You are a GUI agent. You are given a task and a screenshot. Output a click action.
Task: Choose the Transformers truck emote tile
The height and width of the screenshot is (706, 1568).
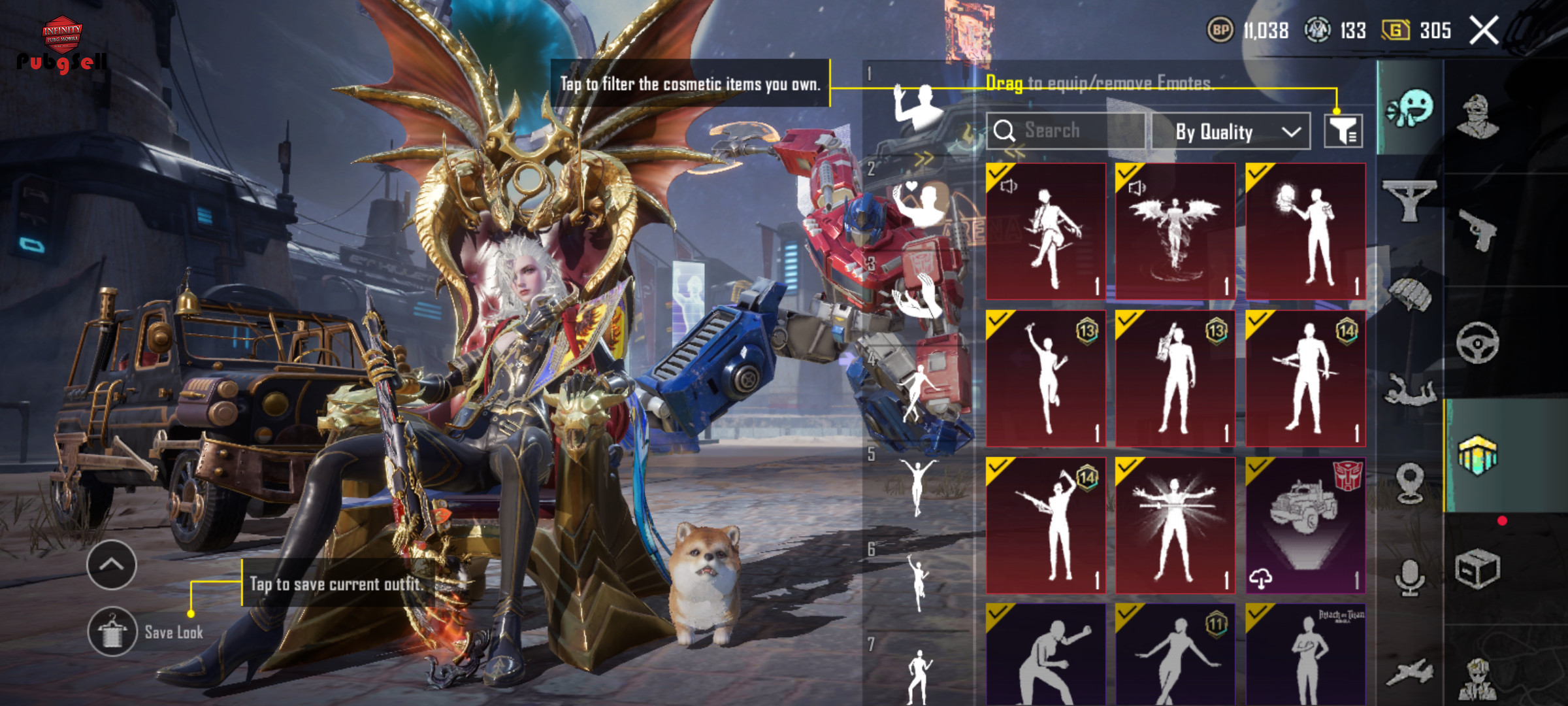click(x=1305, y=525)
